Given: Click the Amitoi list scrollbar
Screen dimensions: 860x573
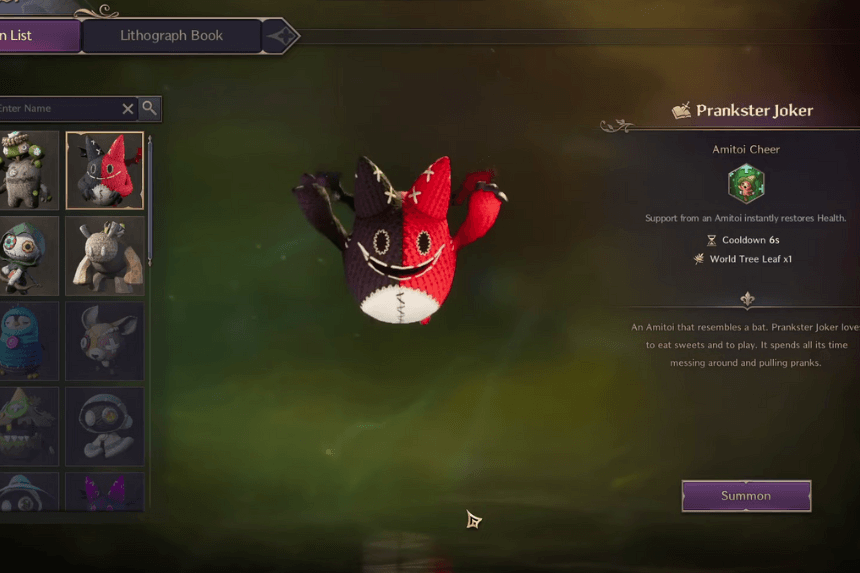Looking at the screenshot, I should pos(150,200).
